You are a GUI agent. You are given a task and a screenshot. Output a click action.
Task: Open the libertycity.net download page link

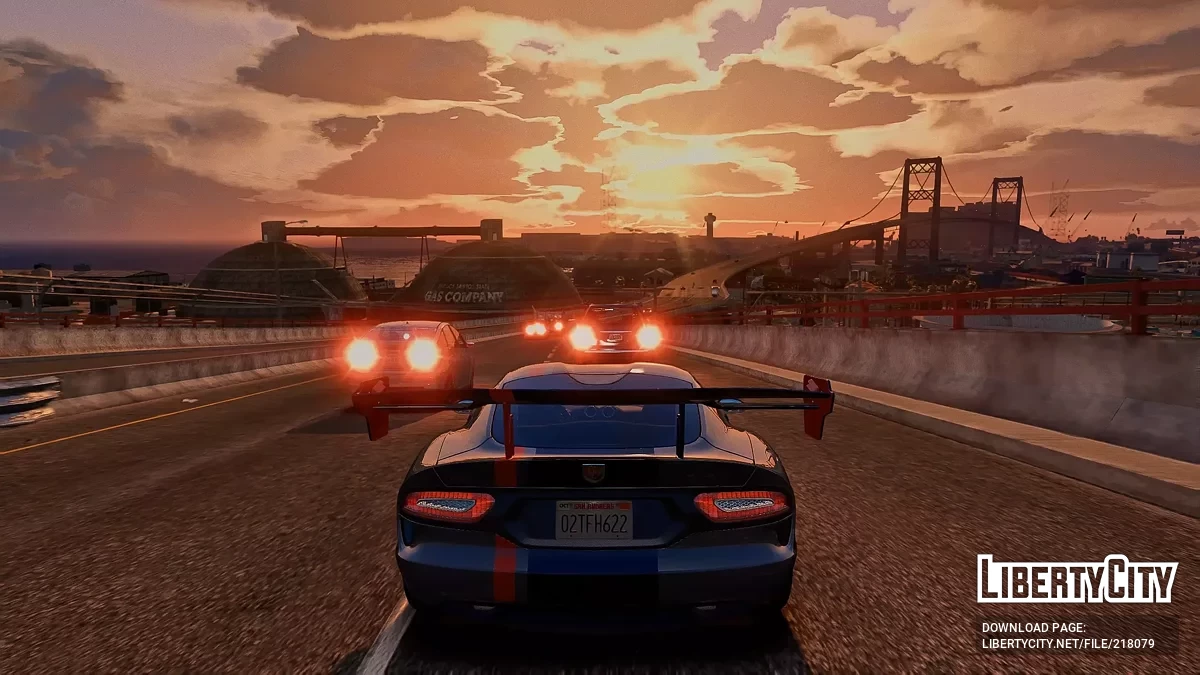1067,644
